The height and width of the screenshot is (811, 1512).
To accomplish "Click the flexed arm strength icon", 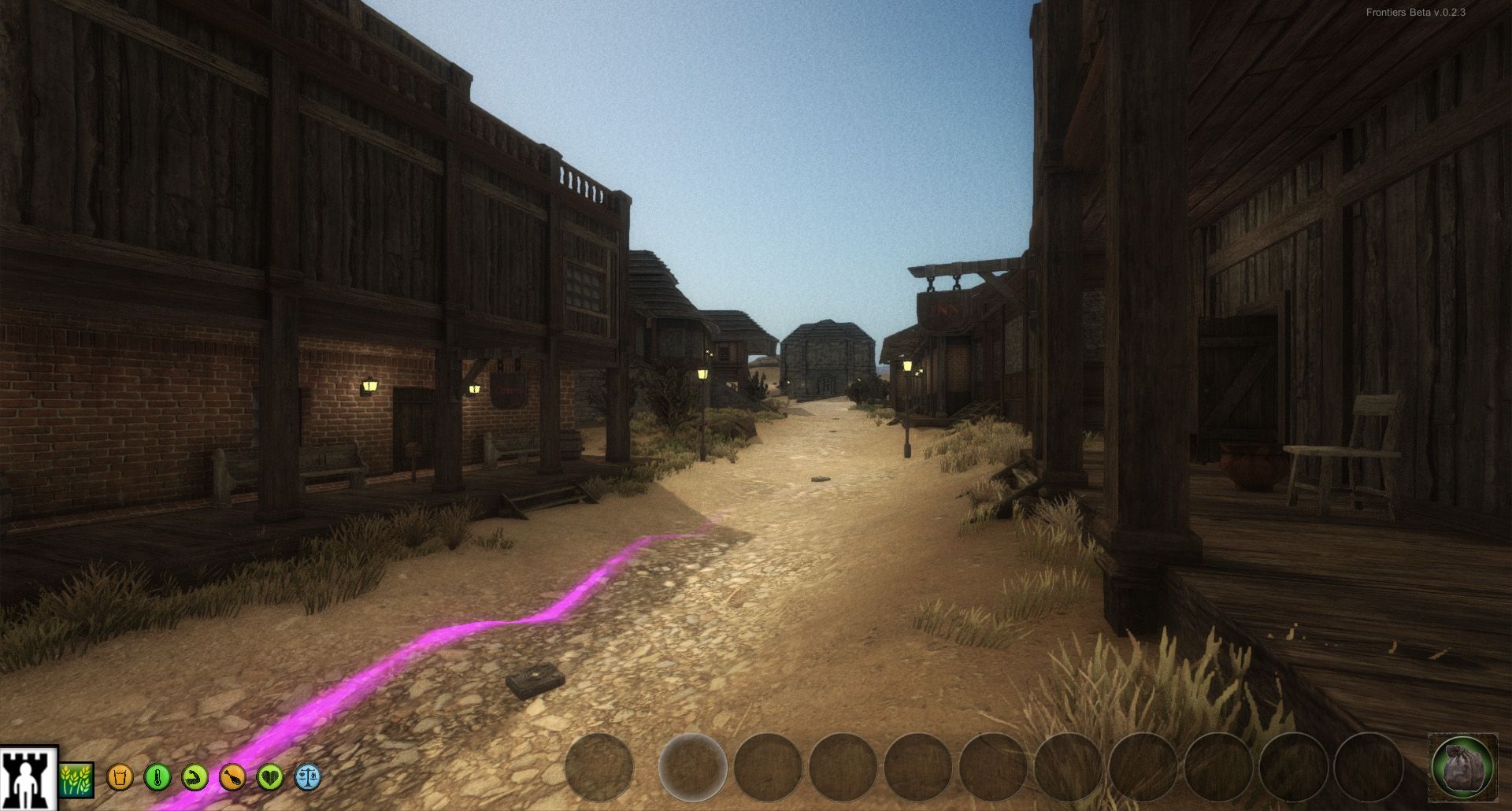I will pyautogui.click(x=195, y=778).
